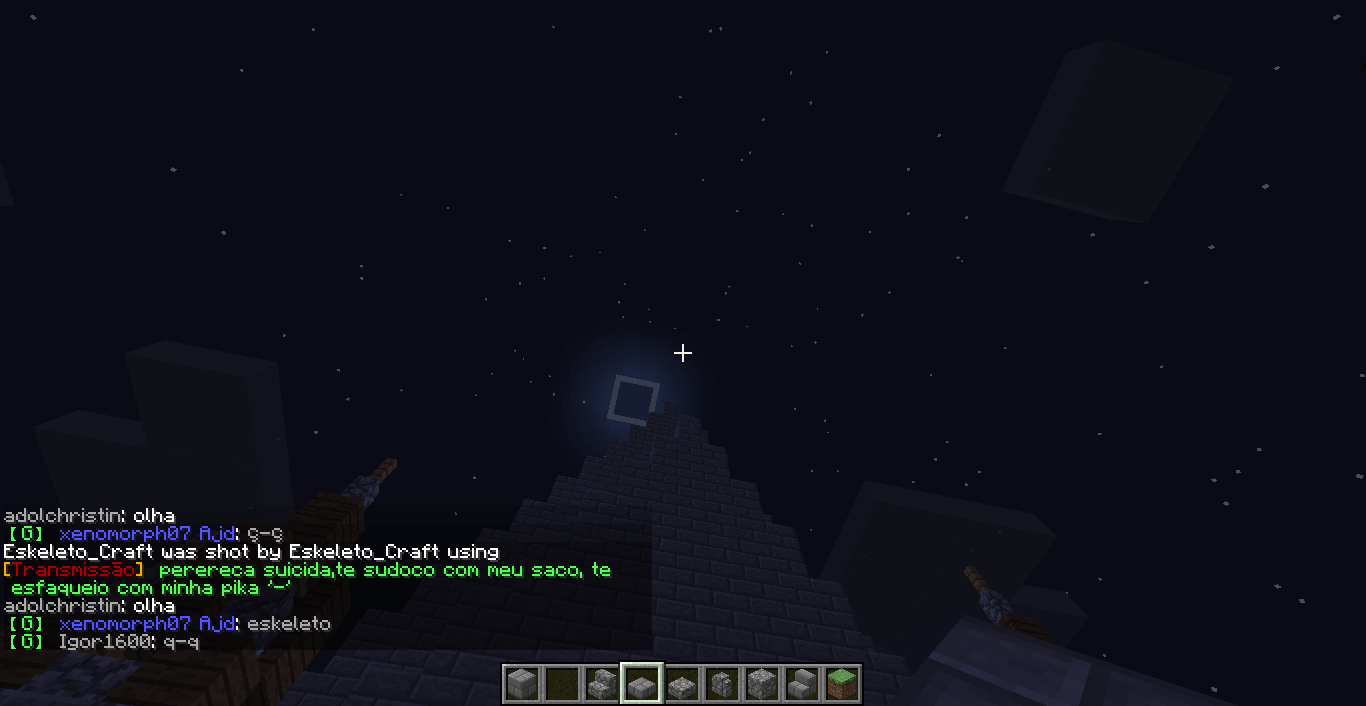Switch to the full cobblestone block slot
The height and width of the screenshot is (706, 1366).
762,684
